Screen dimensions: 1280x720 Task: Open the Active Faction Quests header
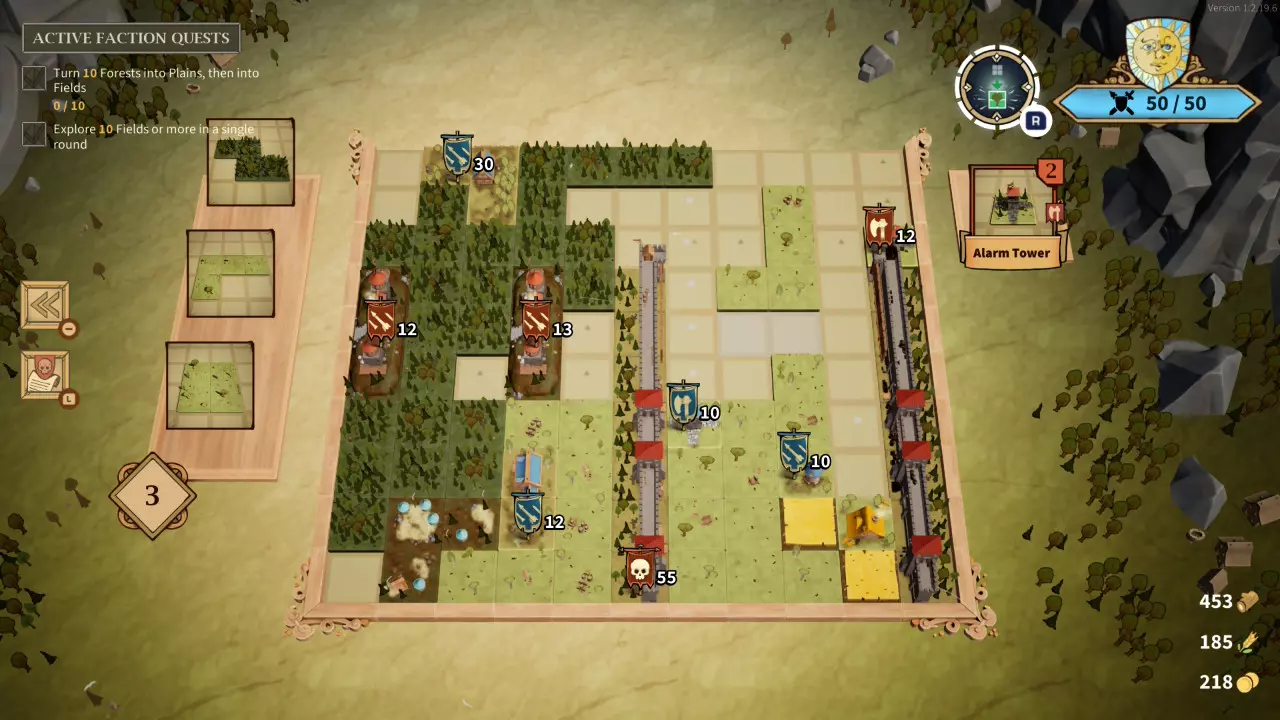[131, 38]
